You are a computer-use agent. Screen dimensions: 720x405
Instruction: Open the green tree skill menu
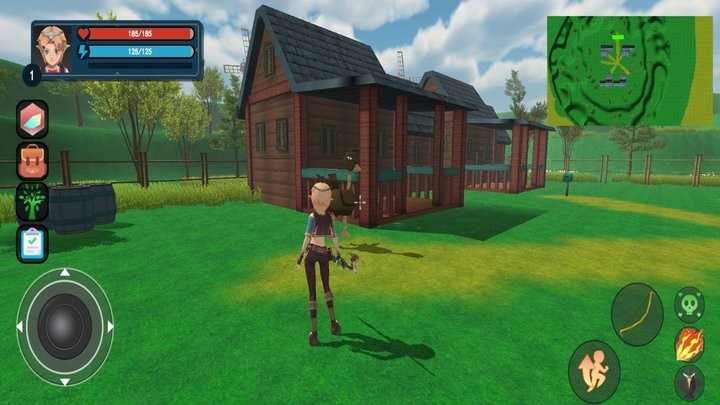coord(32,201)
